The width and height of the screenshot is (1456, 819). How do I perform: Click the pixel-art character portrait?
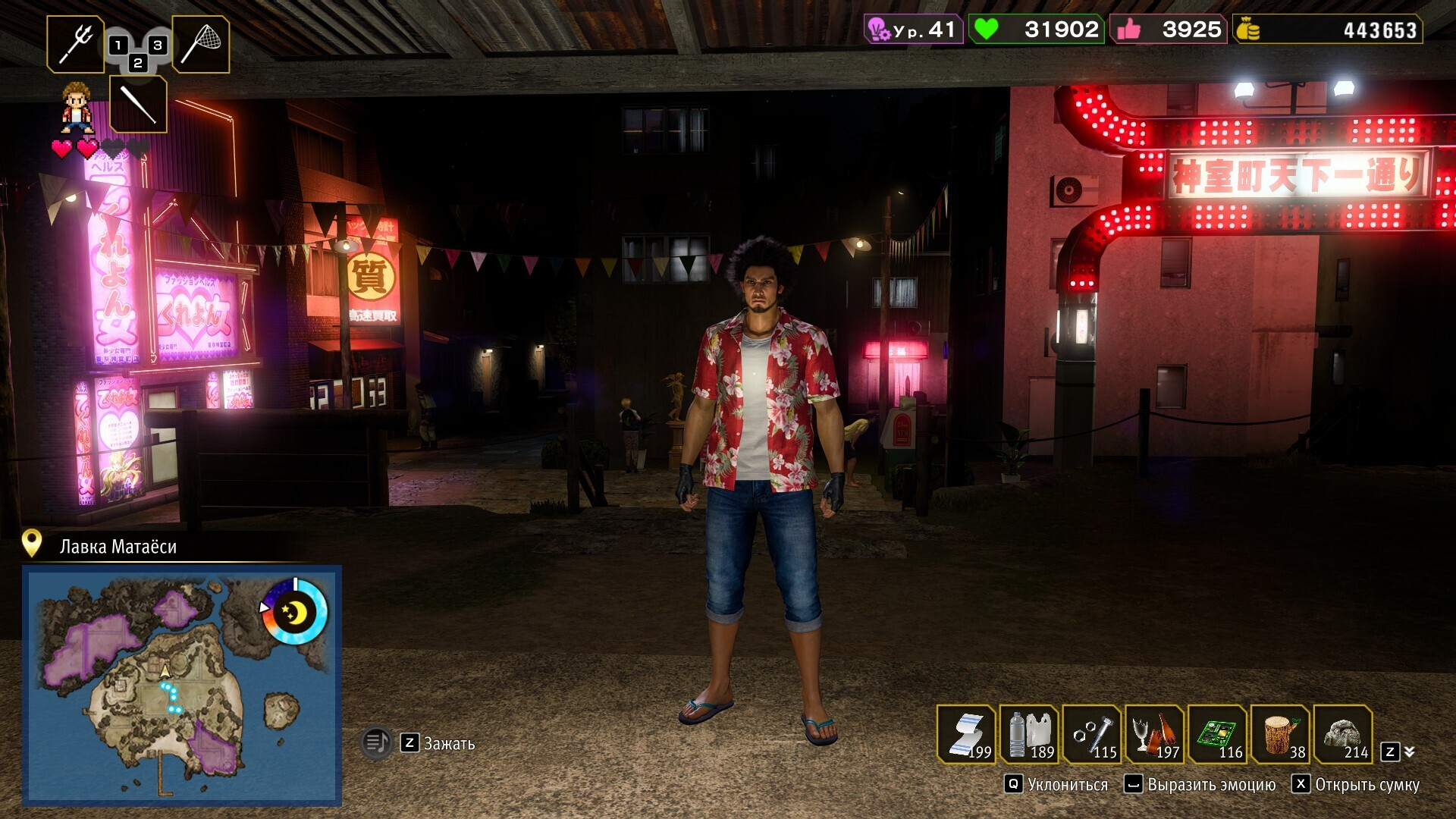77,108
